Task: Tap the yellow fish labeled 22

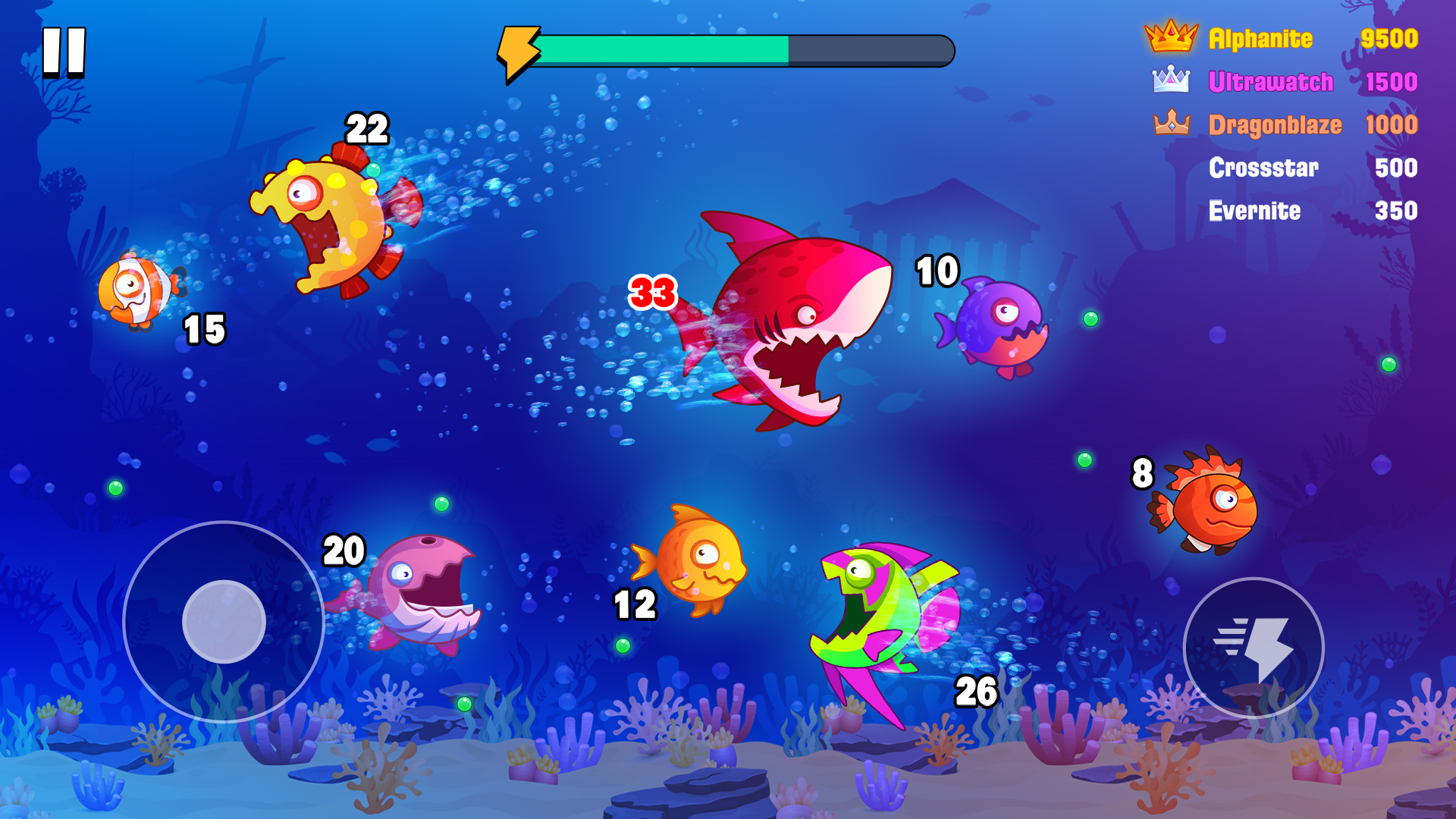Action: coord(326,220)
